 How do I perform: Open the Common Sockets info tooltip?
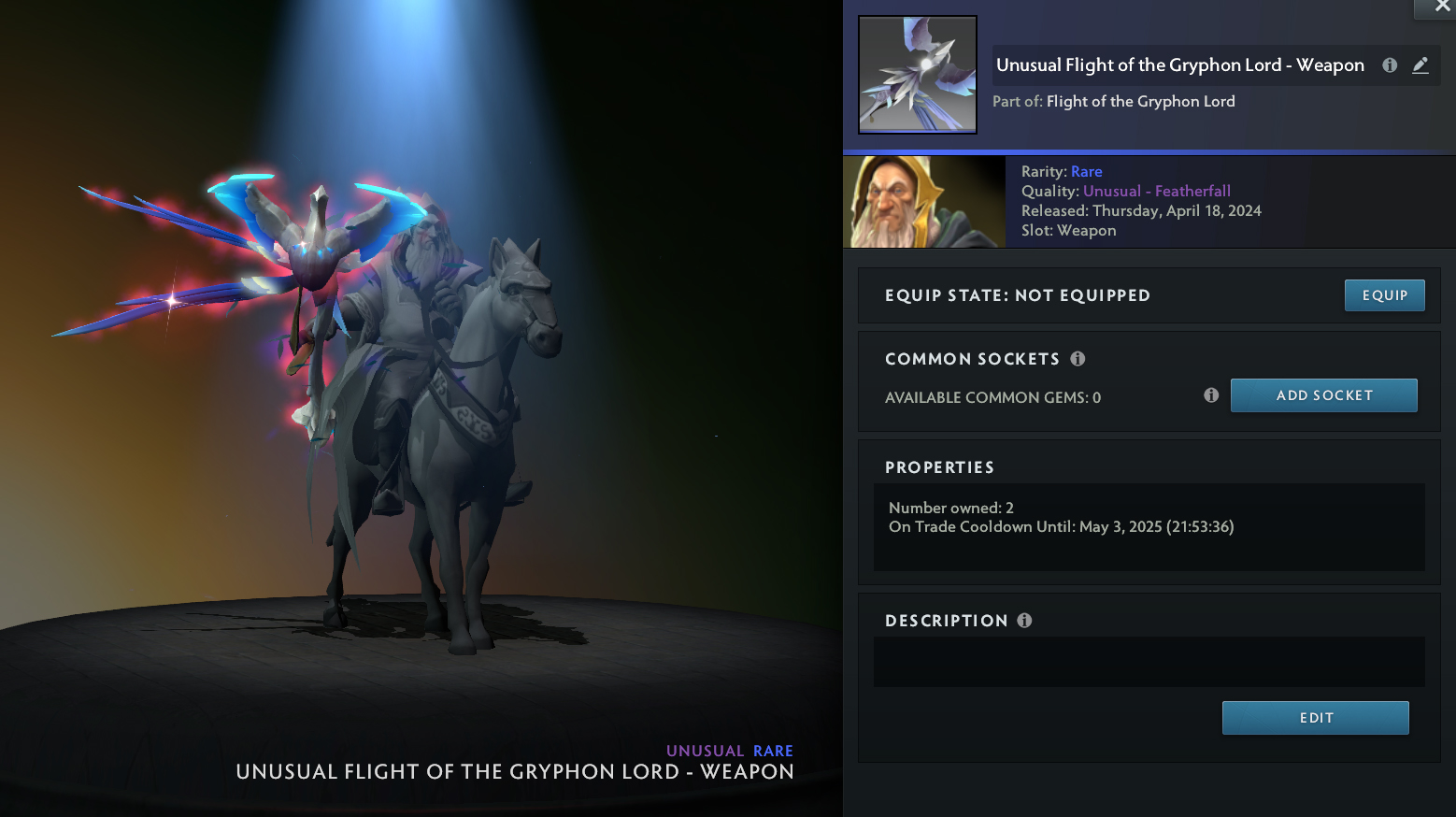1078,359
